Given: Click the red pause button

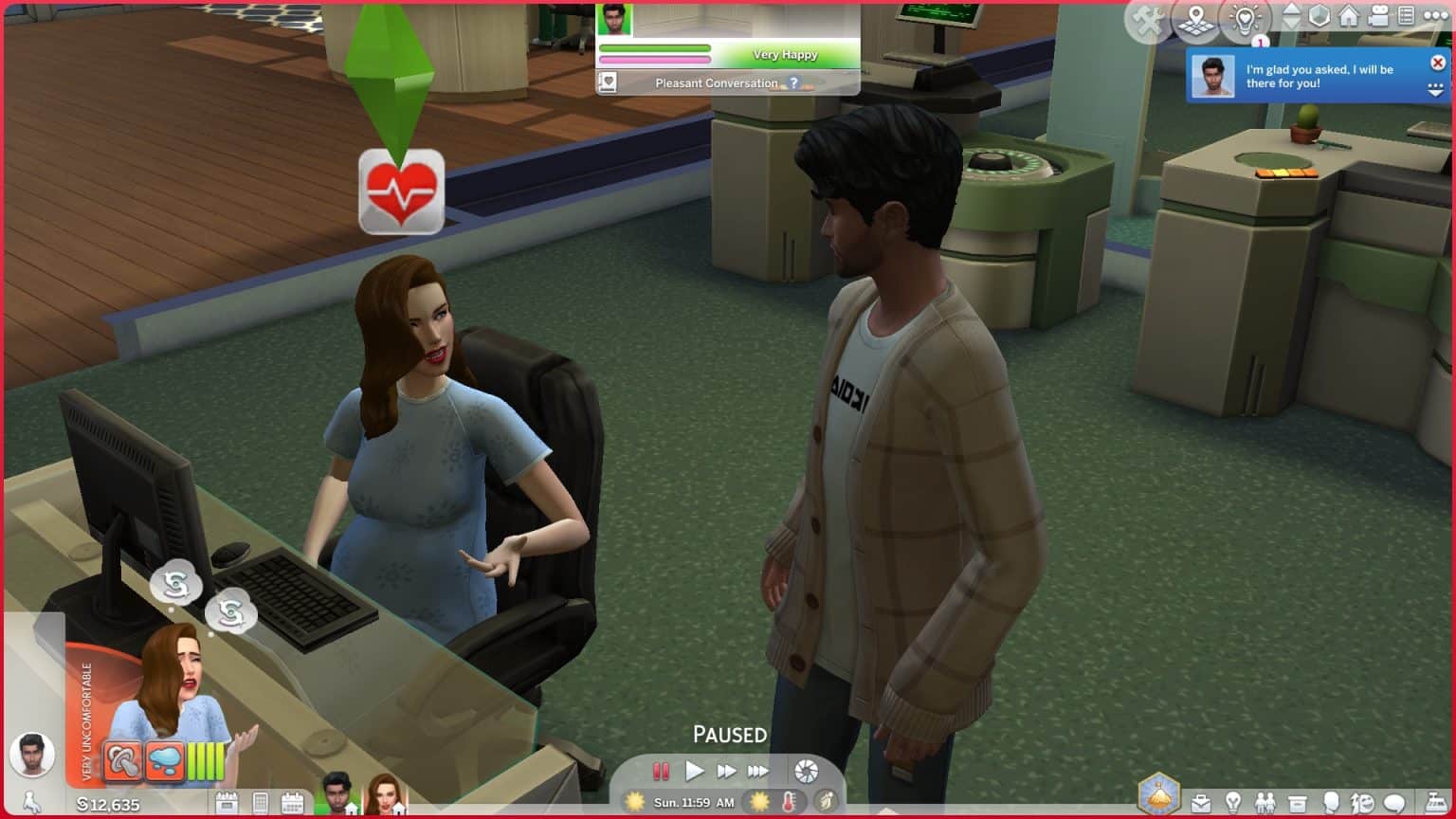Looking at the screenshot, I should tap(661, 772).
